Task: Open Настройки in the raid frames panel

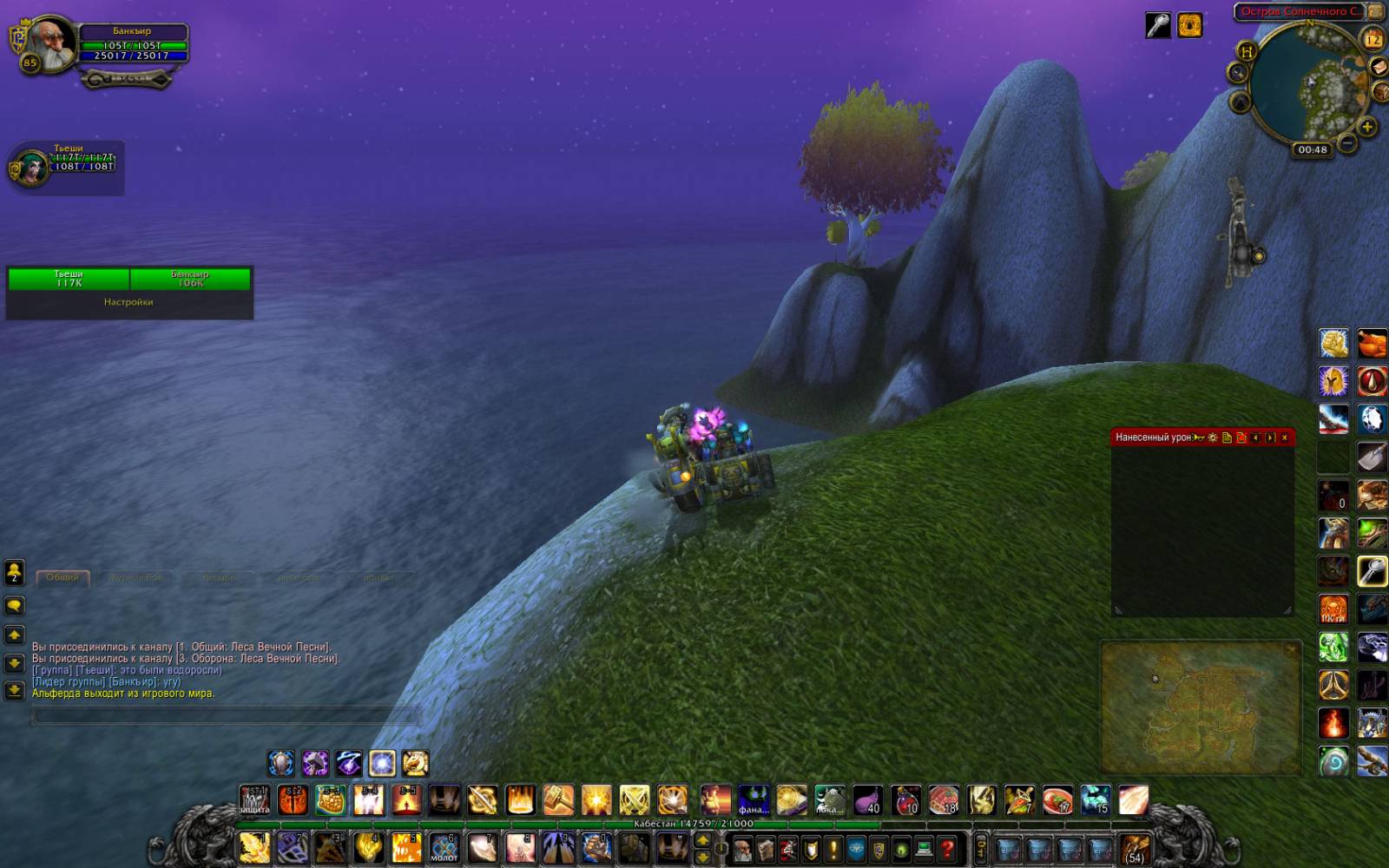Action: click(128, 302)
